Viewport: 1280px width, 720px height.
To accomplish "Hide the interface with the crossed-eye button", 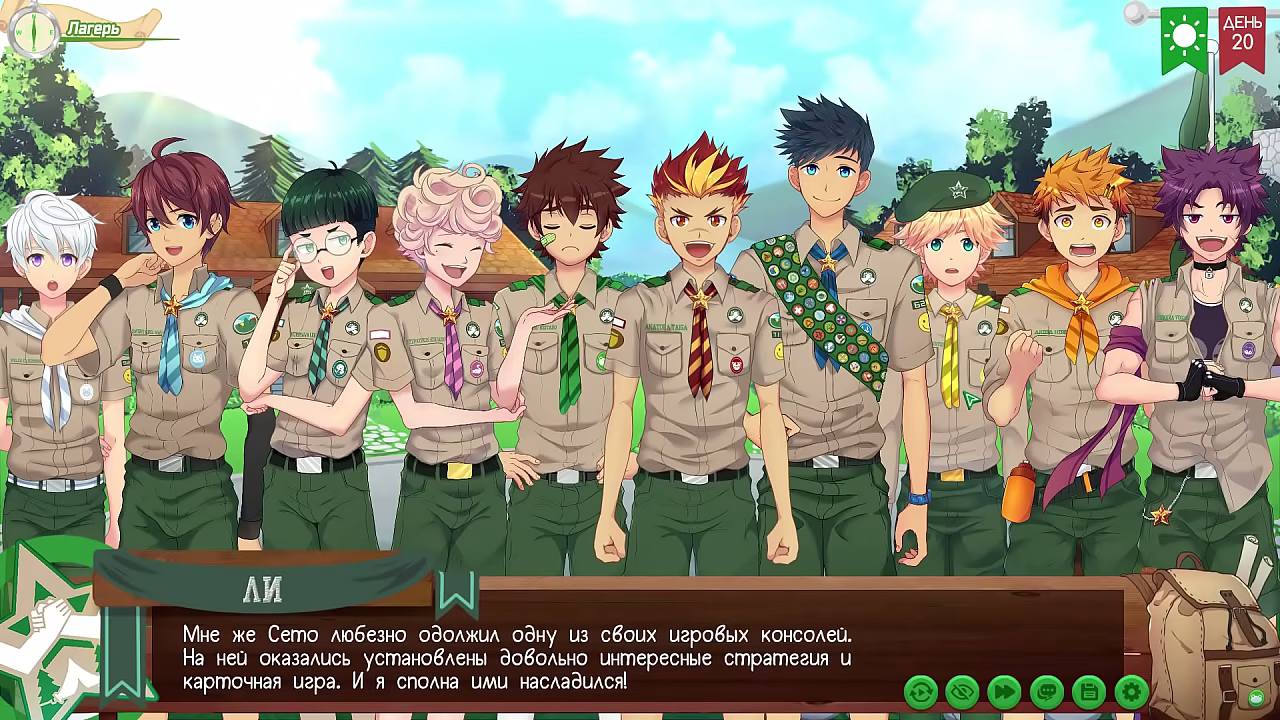I will (961, 690).
